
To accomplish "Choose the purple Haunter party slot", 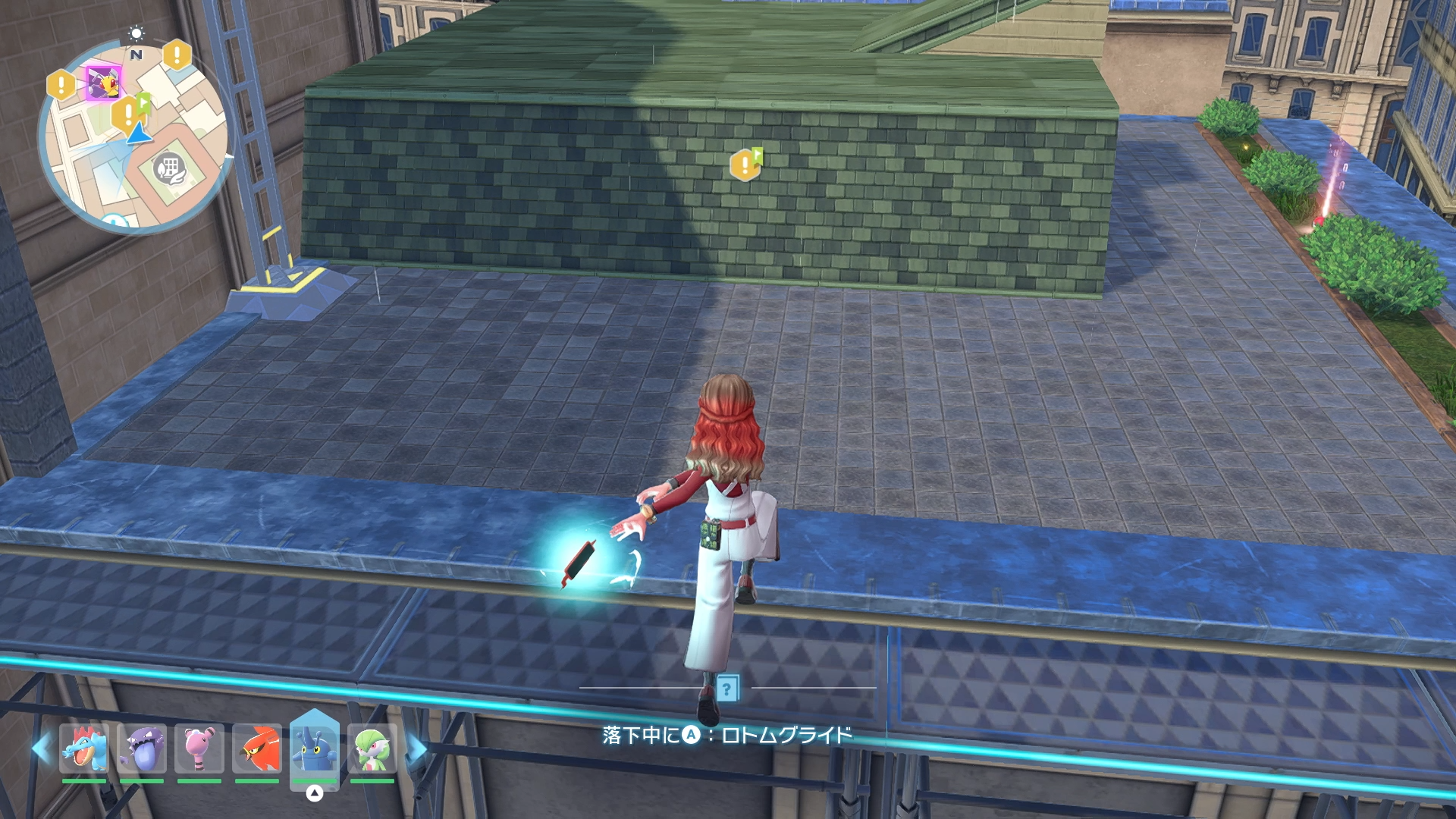I will pos(142,748).
